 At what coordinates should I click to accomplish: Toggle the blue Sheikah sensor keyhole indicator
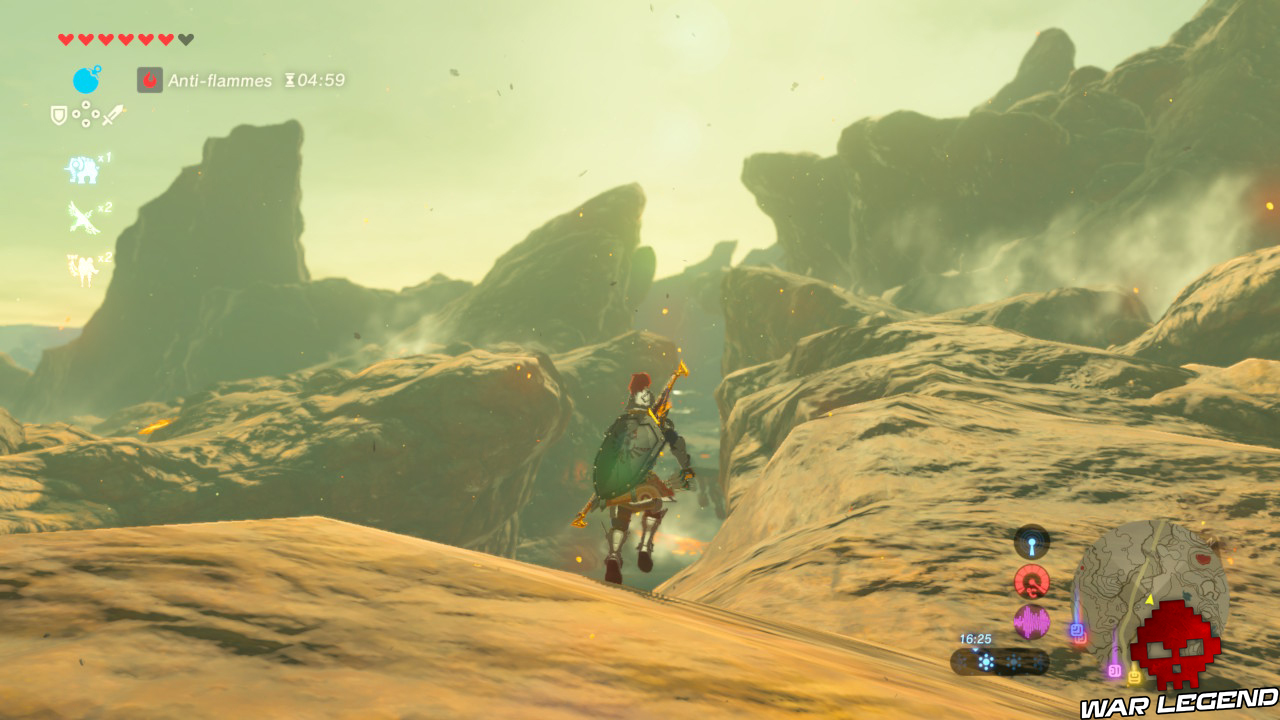(1033, 541)
